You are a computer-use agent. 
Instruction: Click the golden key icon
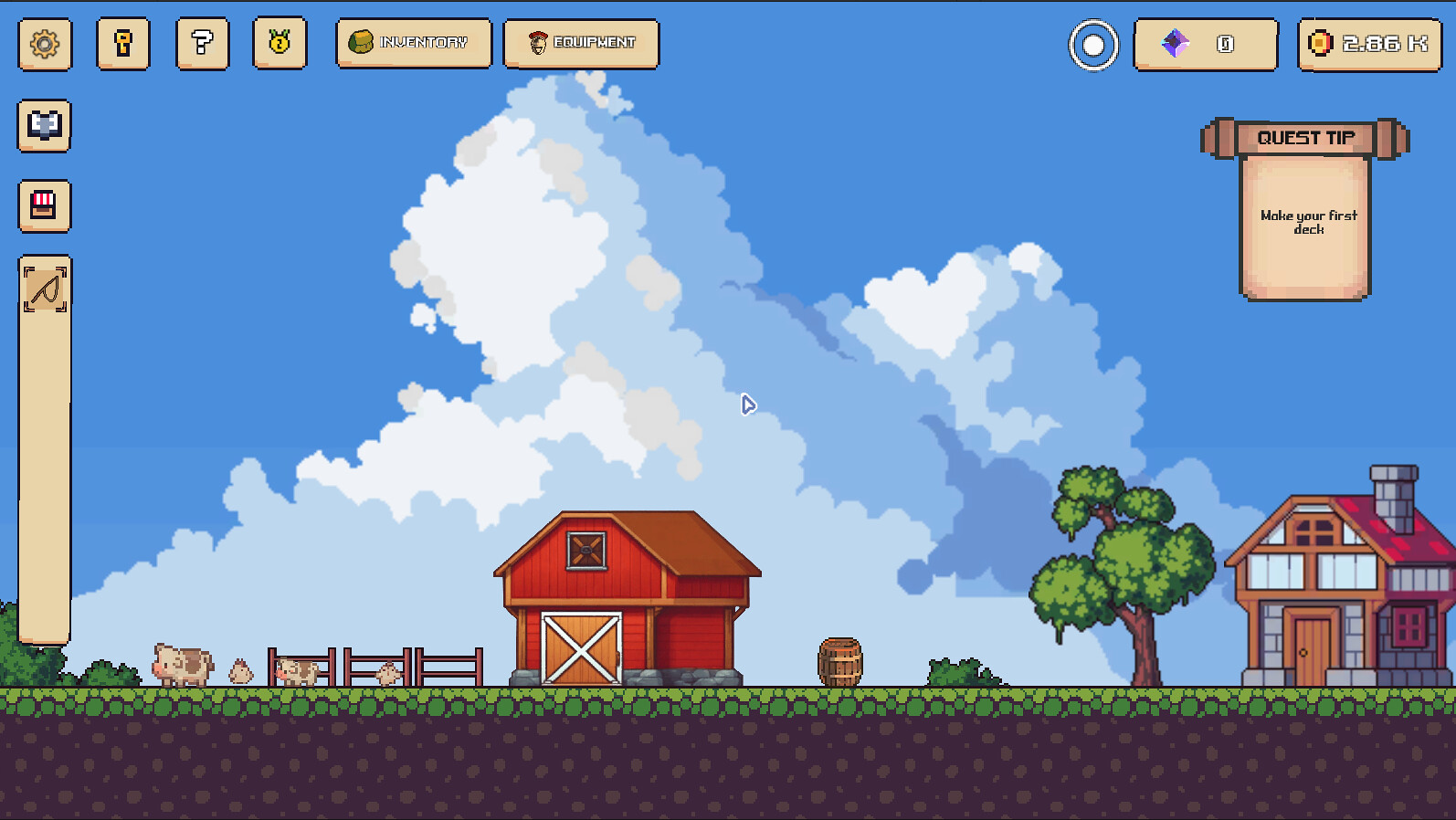point(122,44)
